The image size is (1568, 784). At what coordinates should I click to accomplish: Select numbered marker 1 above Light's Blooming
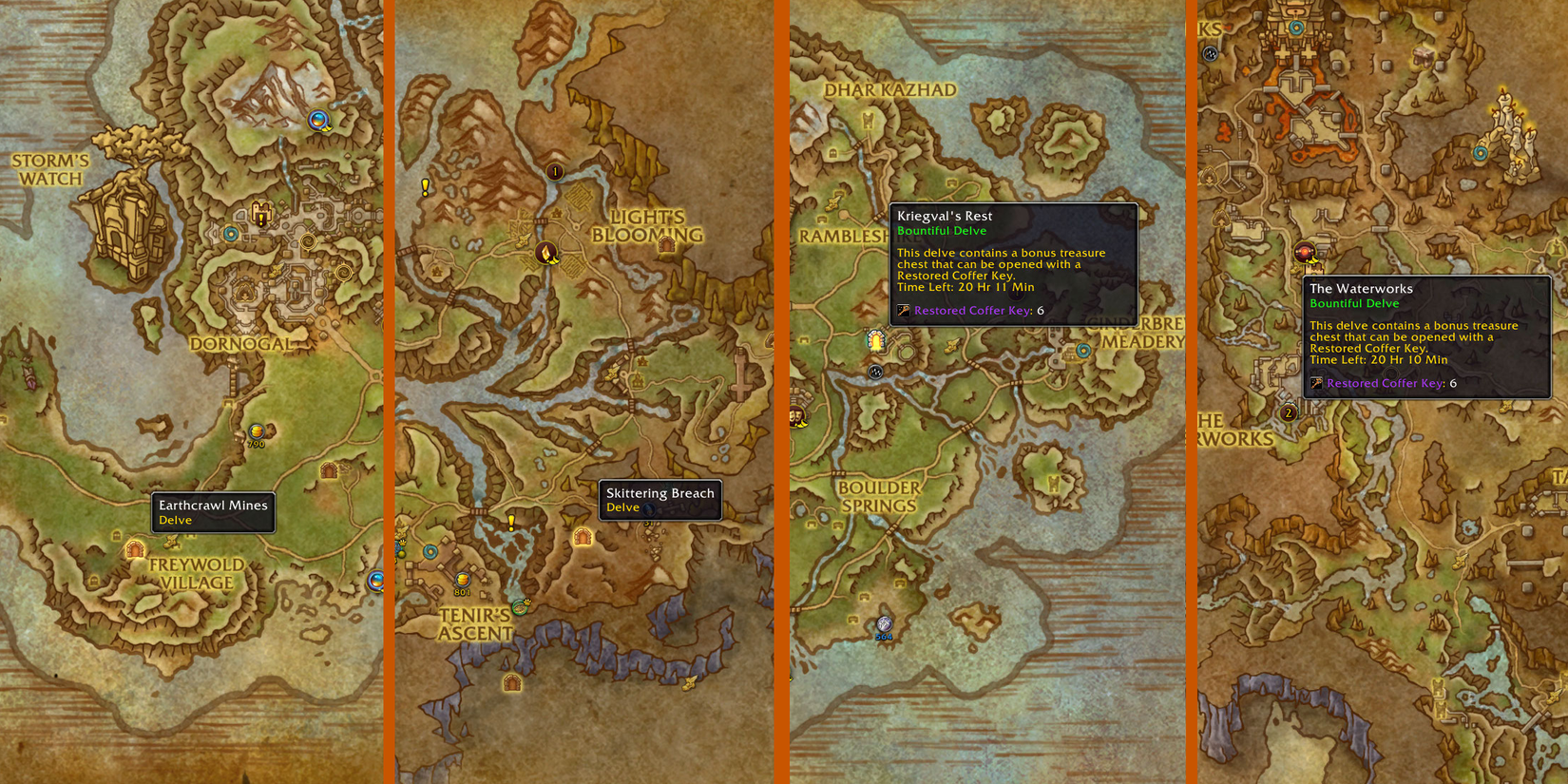point(554,171)
